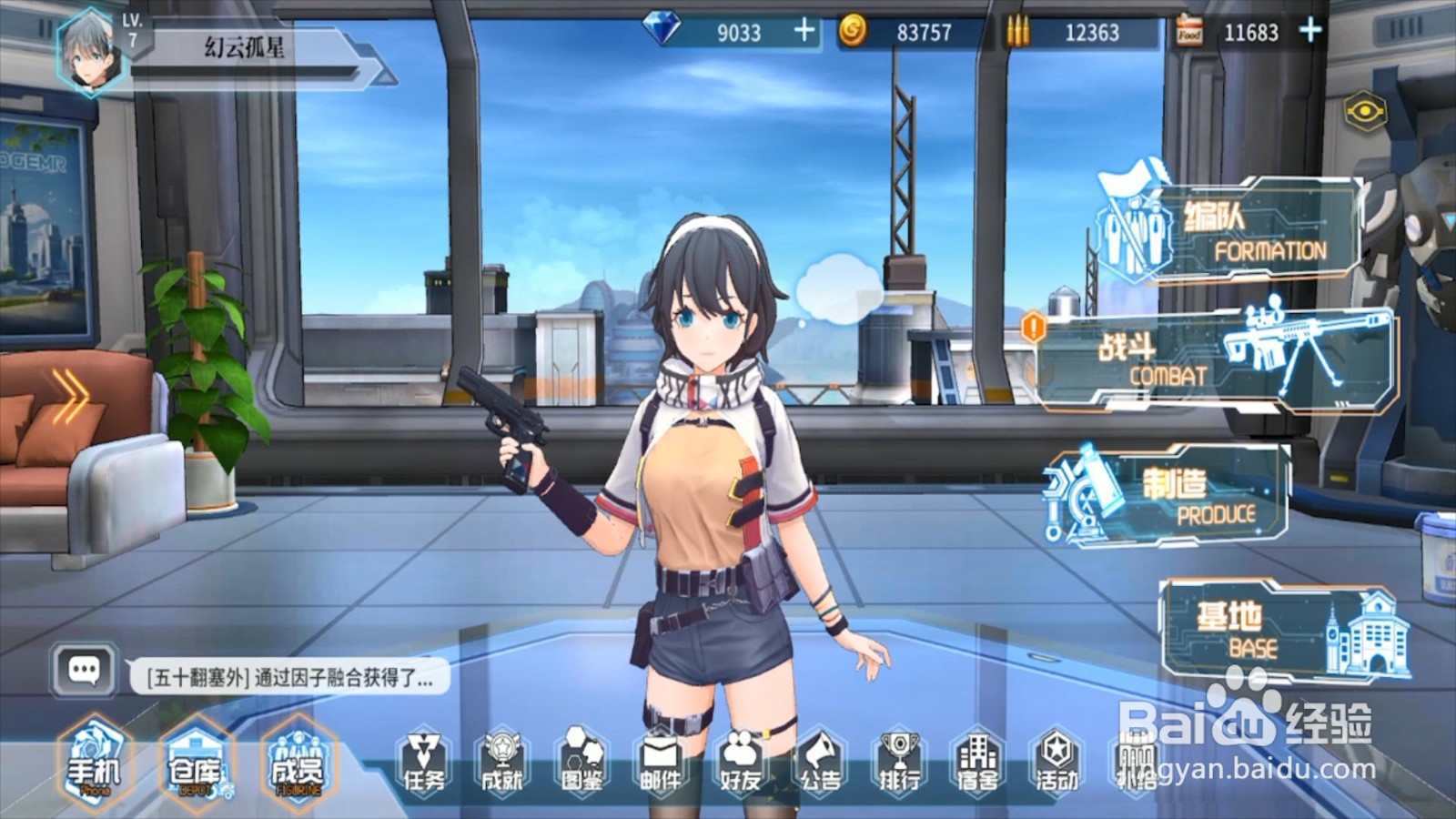
Task: Go to the 基地 Base screen
Action: click(1283, 630)
